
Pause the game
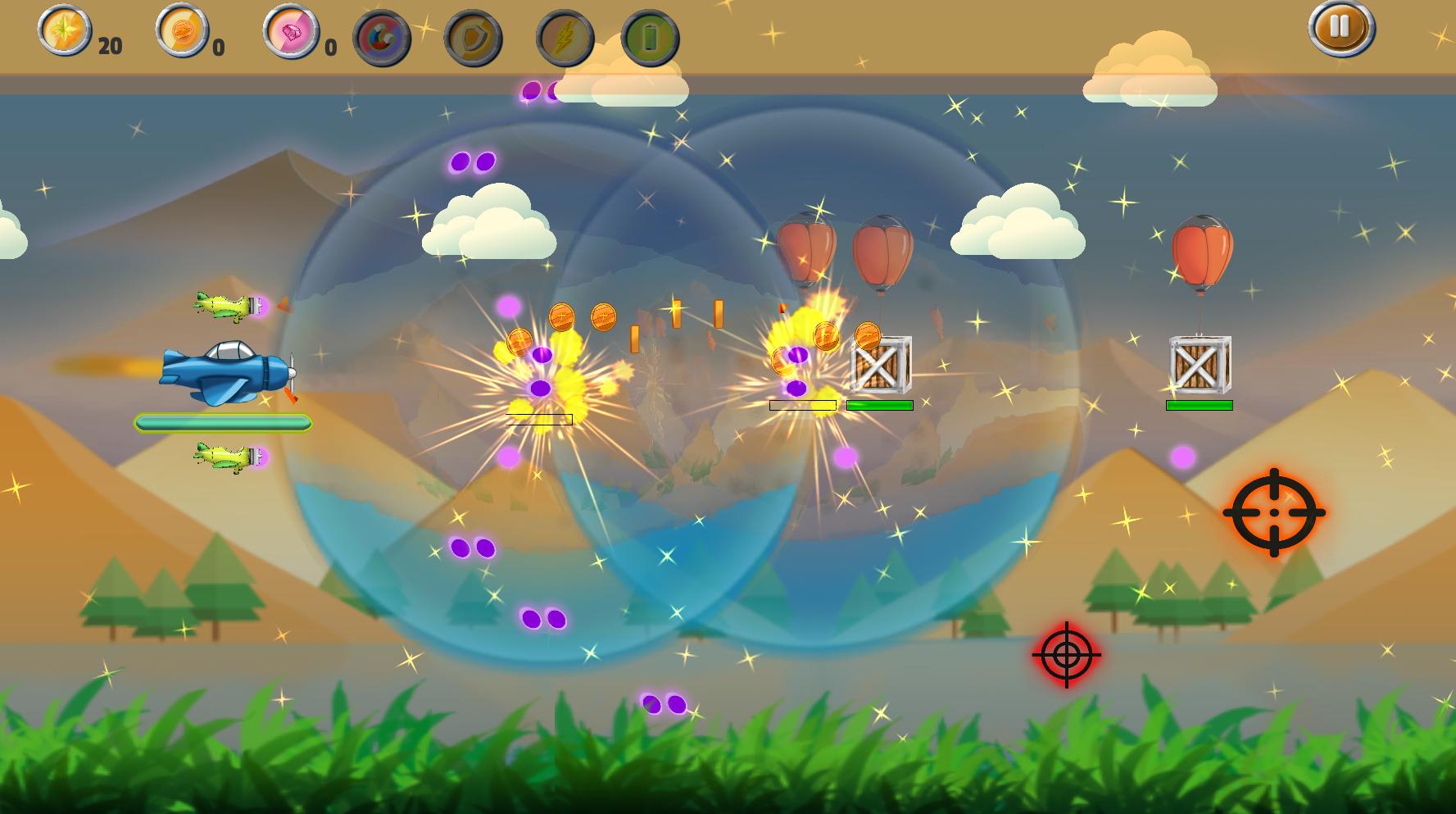[x=1340, y=28]
